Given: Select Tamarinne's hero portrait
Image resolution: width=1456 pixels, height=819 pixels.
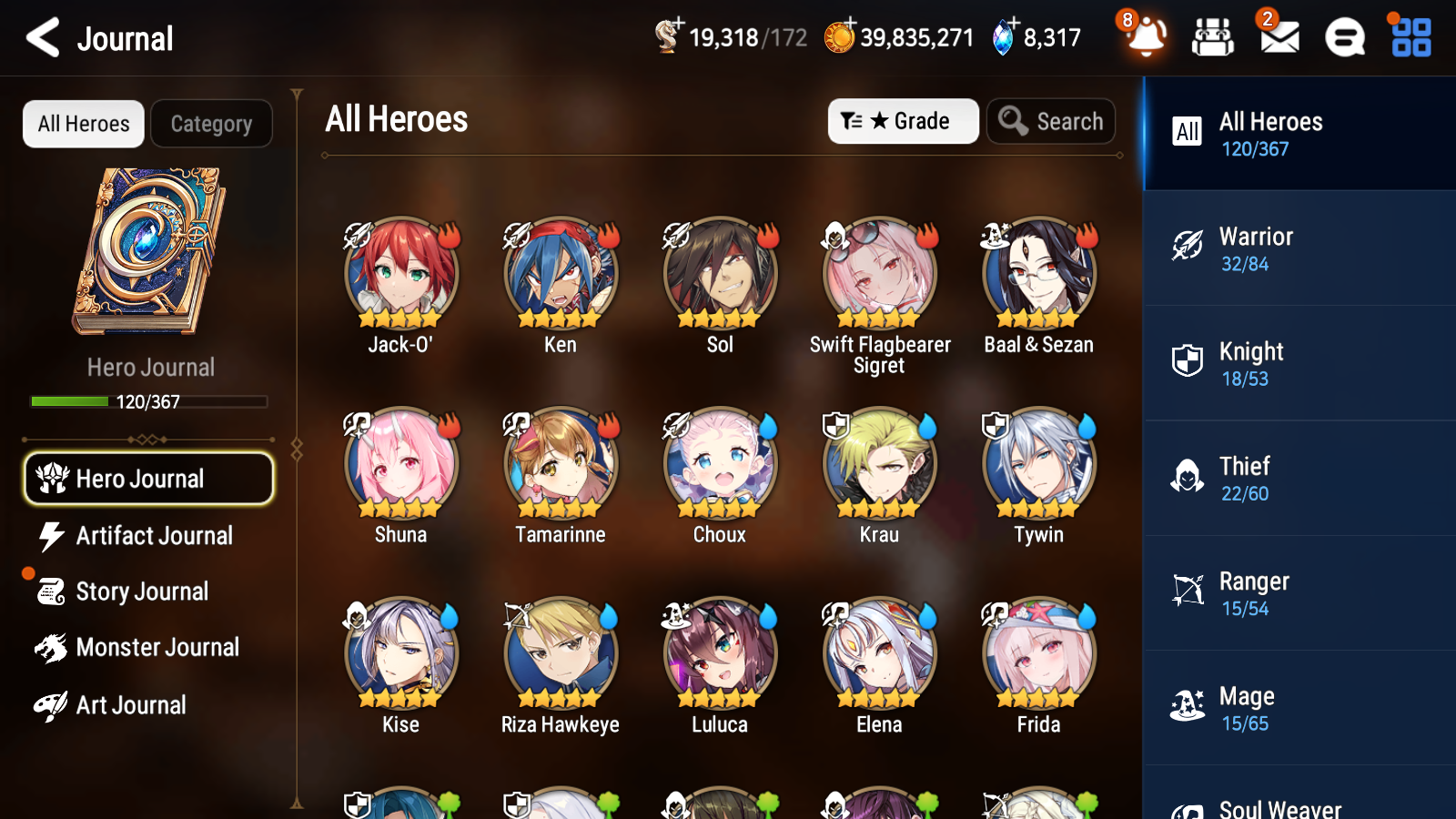Looking at the screenshot, I should pyautogui.click(x=560, y=464).
